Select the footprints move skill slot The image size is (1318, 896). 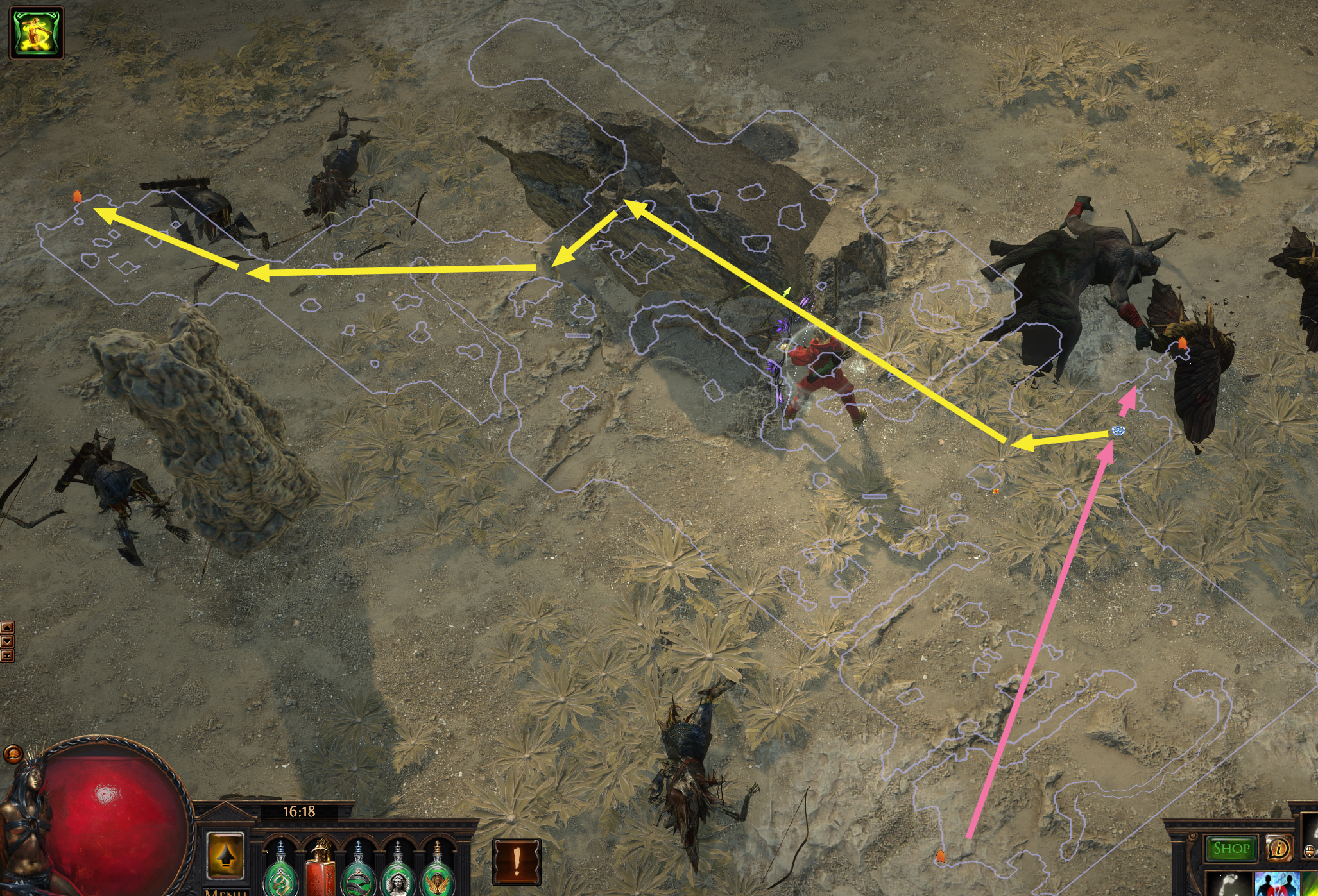point(1228,886)
